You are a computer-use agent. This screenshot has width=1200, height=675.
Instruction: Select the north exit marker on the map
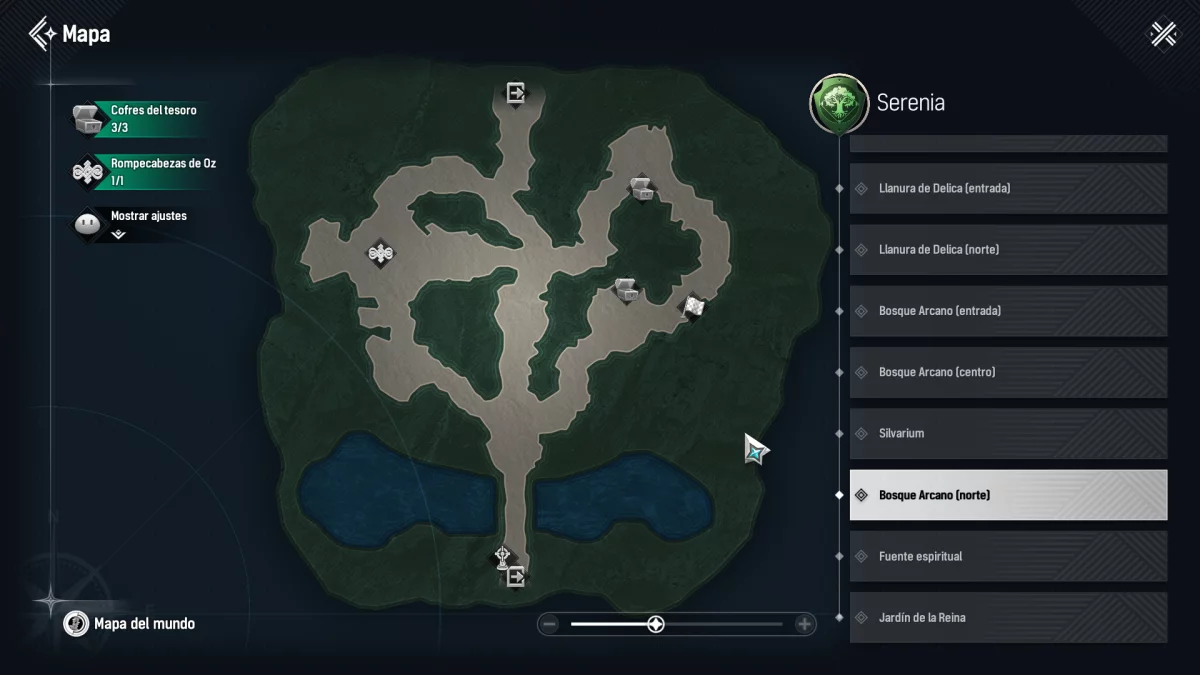pos(516,94)
